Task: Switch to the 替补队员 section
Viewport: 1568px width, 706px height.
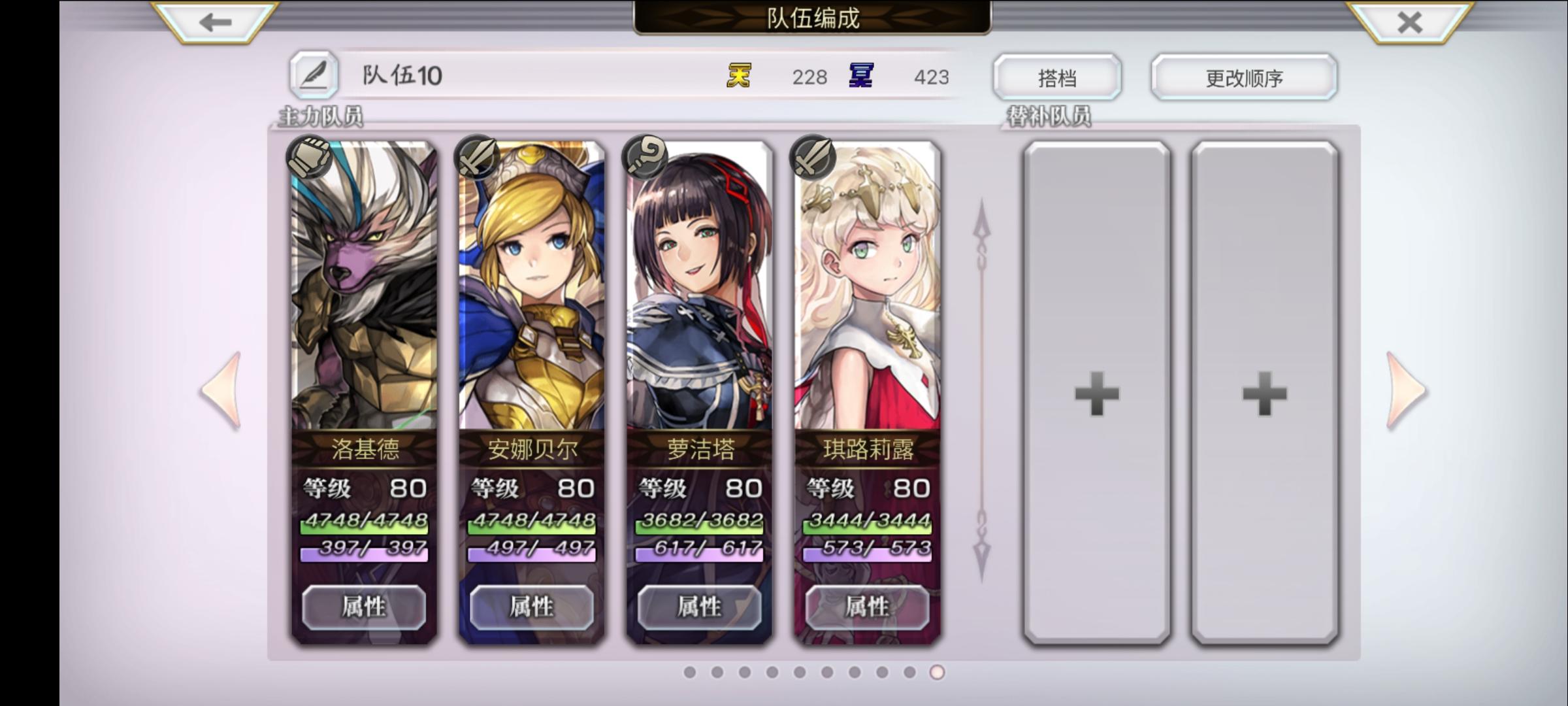Action: [x=1053, y=118]
